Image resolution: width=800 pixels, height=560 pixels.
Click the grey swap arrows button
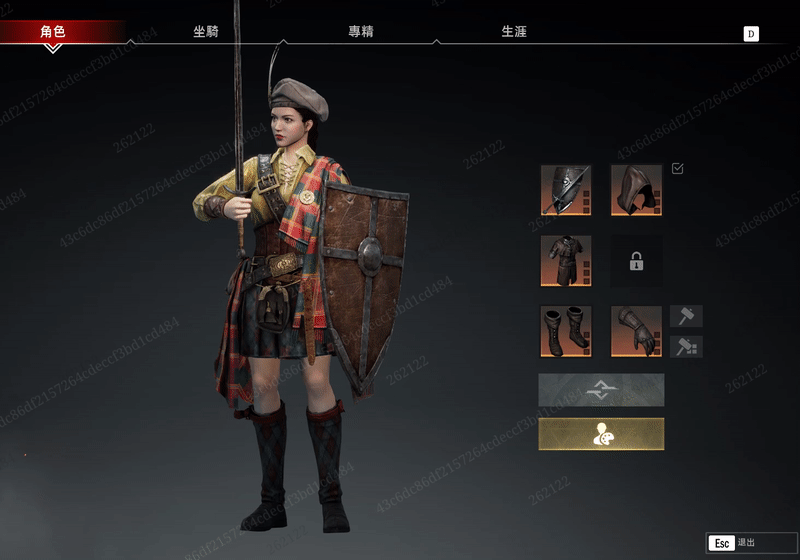[x=601, y=390]
